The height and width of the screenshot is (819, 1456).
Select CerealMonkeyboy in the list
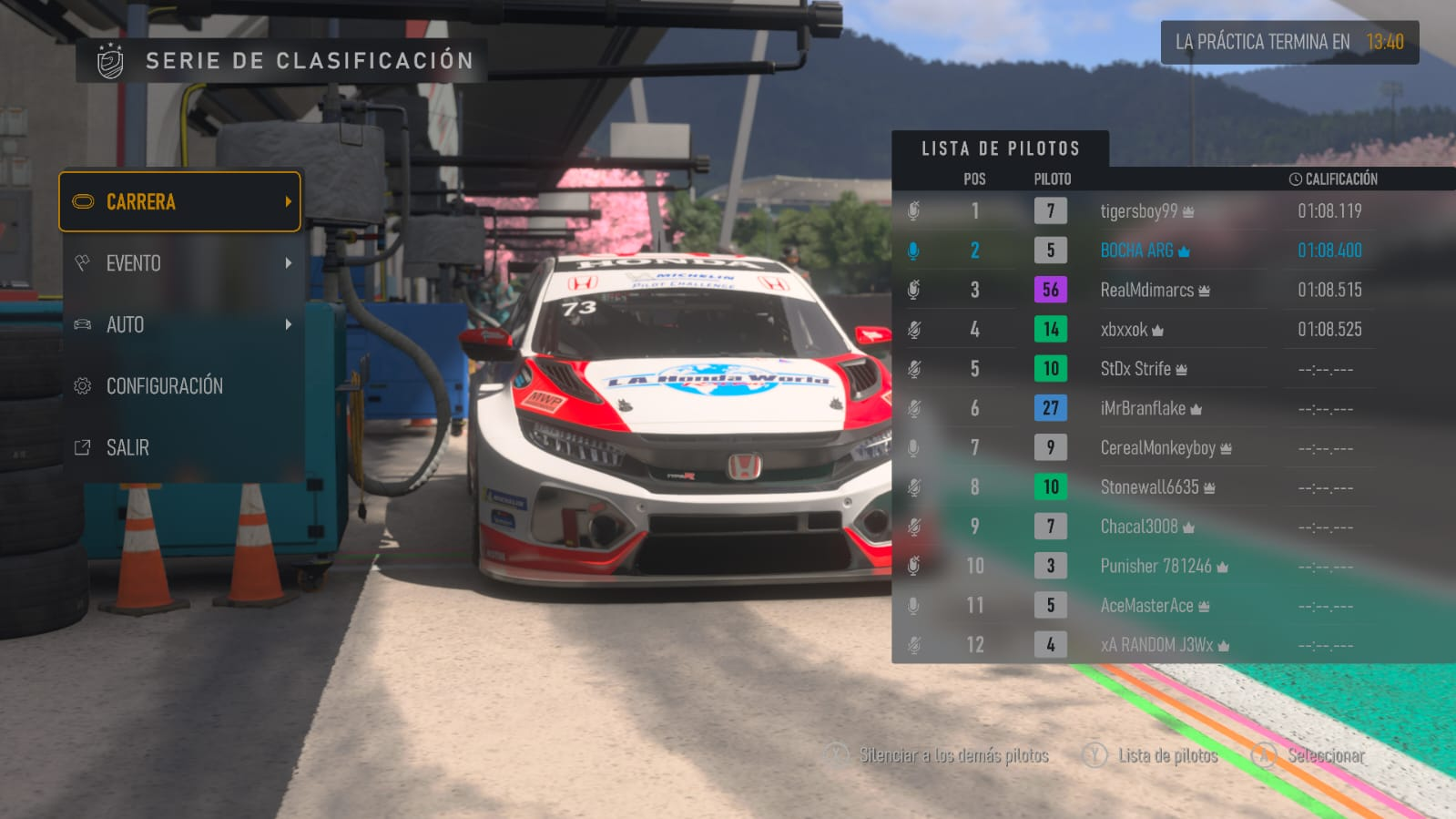pyautogui.click(x=1157, y=448)
